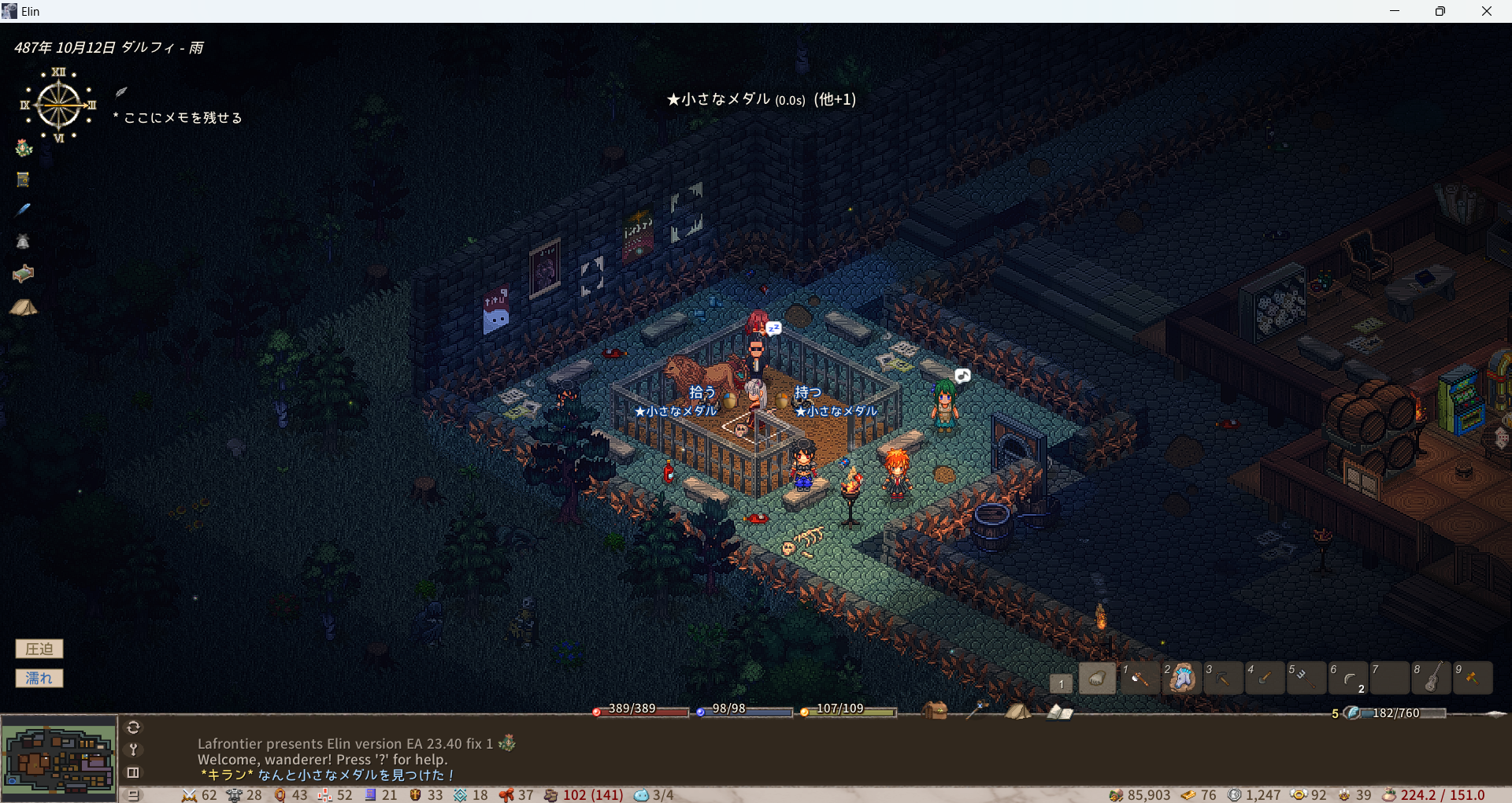1512x803 pixels.
Task: Select the horse head item in slot 2
Action: point(1181,678)
